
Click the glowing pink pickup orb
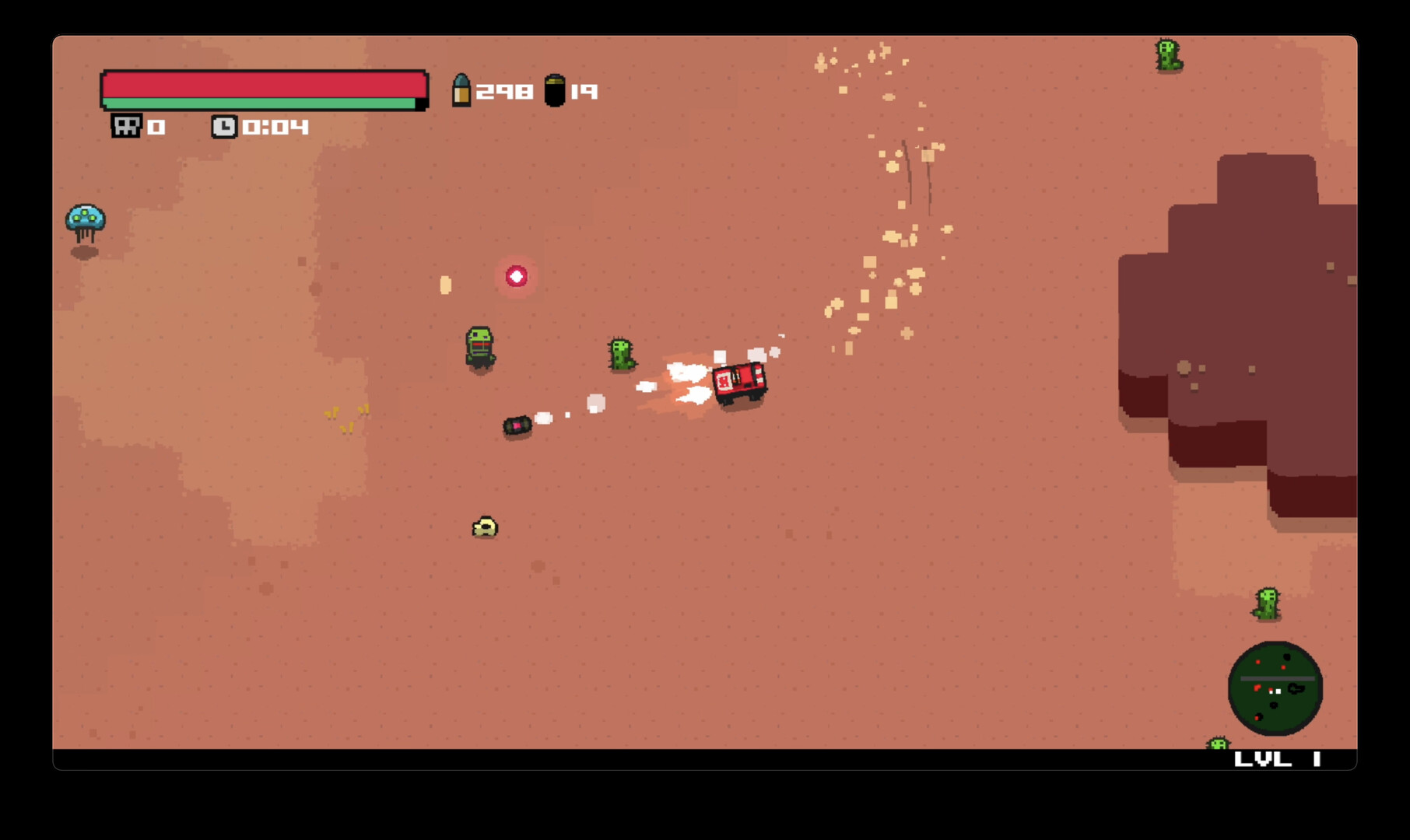pyautogui.click(x=517, y=276)
